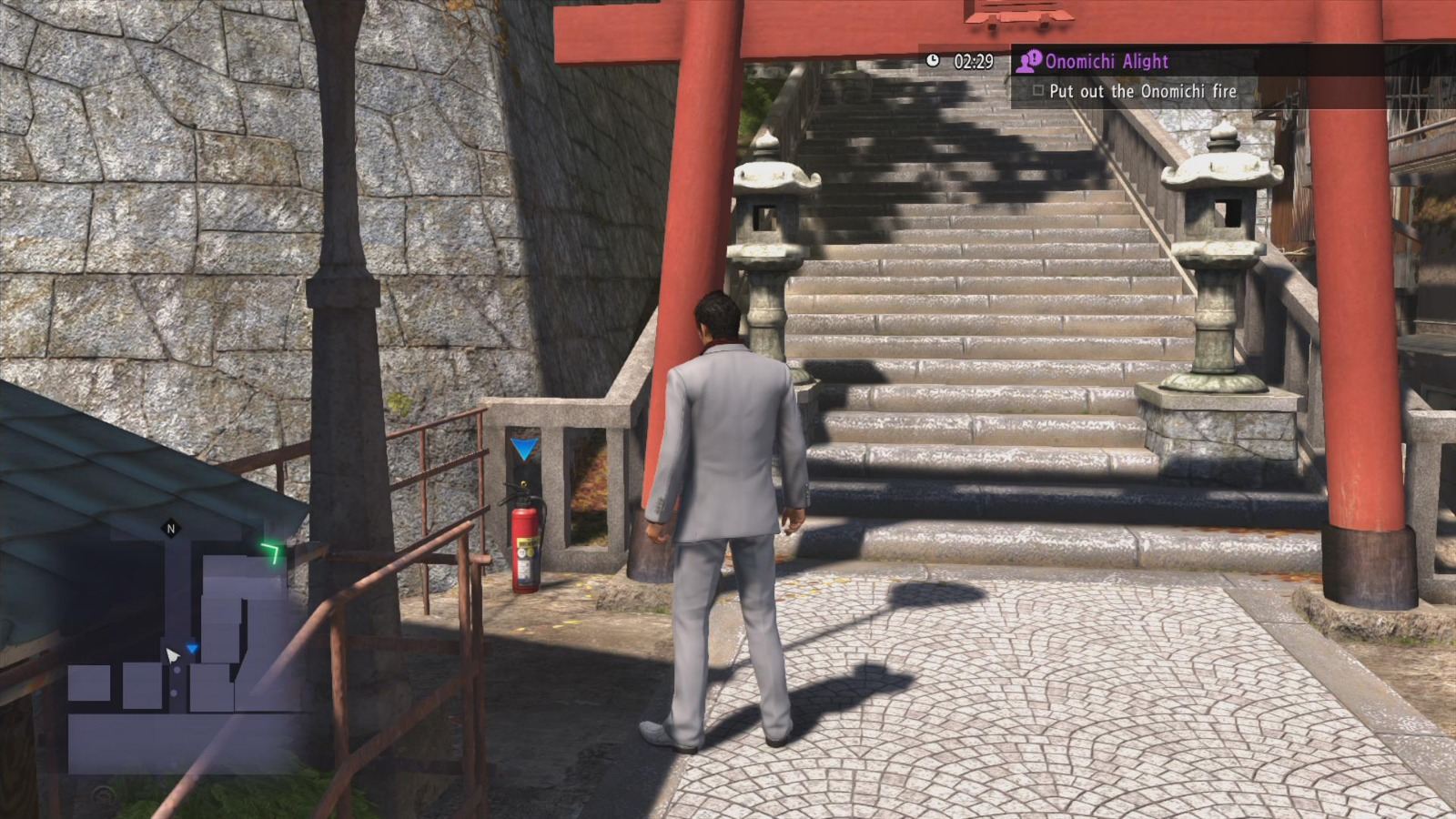Select the white player arrow on the minimap
Viewport: 1456px width, 819px height.
172,653
